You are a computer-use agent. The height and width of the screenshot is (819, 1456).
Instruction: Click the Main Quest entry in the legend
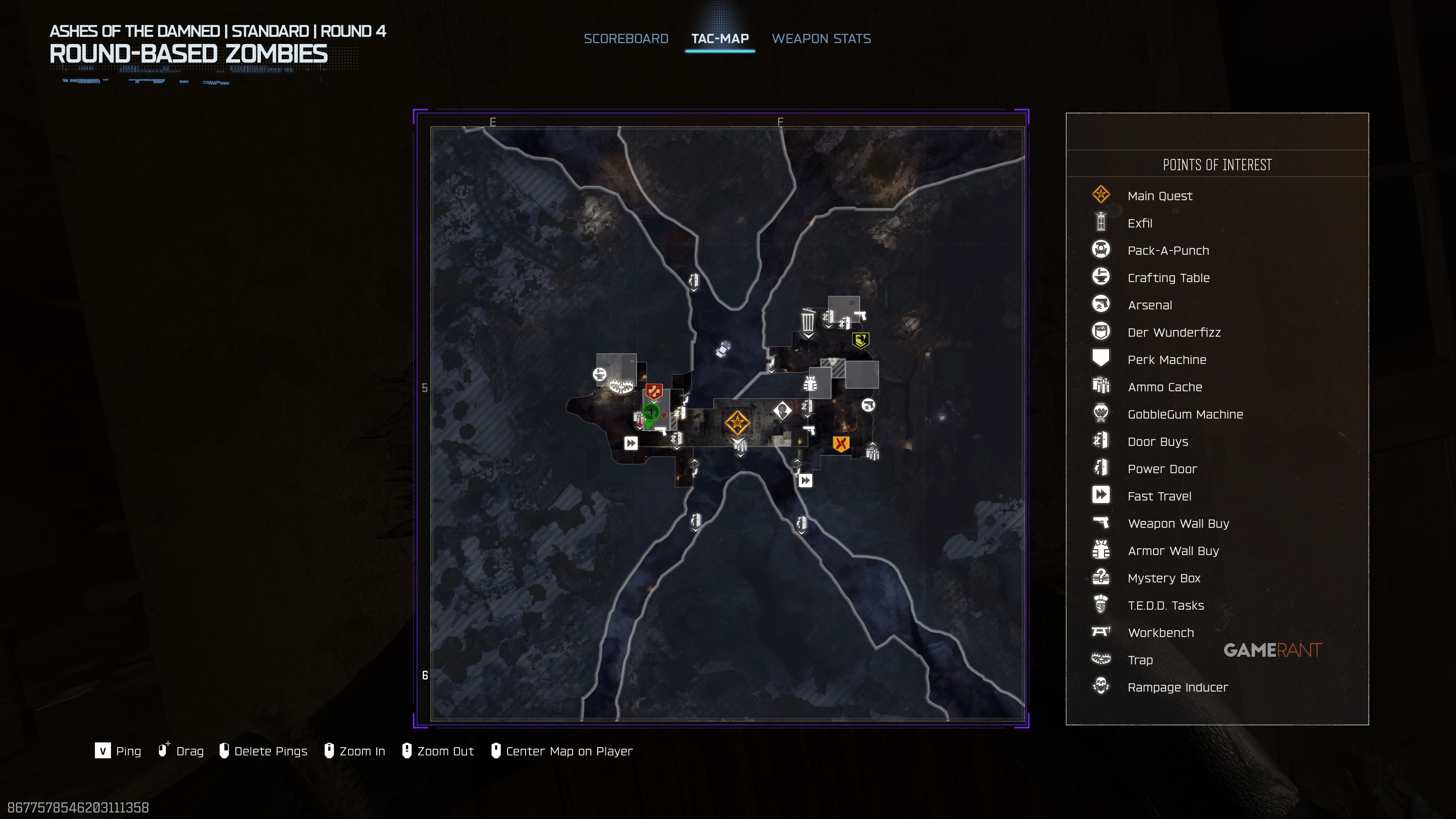point(1159,196)
